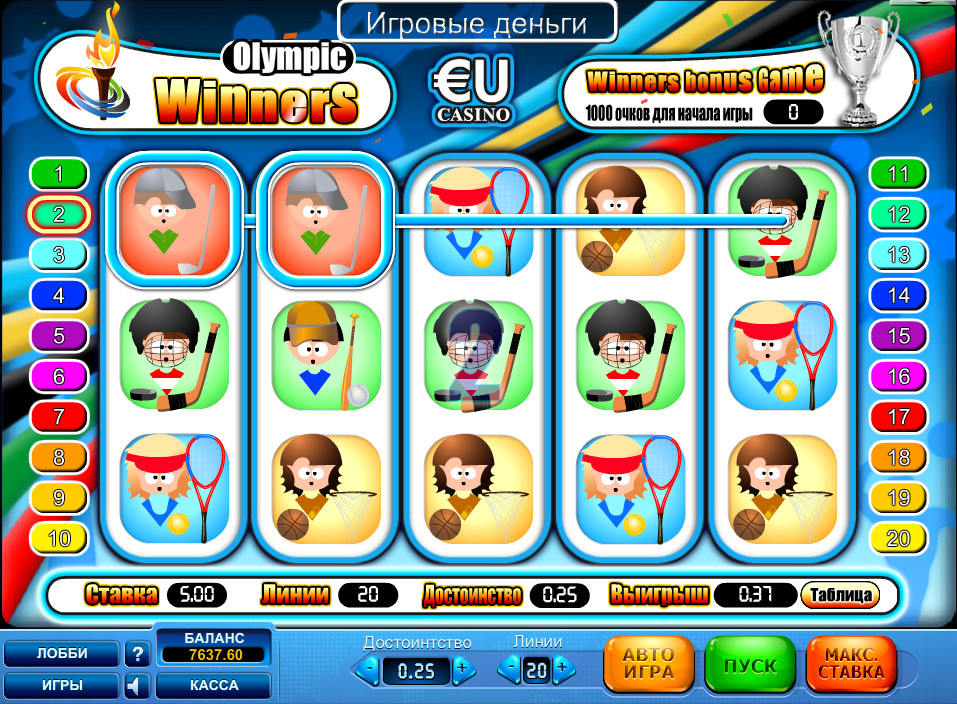Open the ИГРЫ games list
Viewport: 957px width, 704px height.
tap(62, 686)
